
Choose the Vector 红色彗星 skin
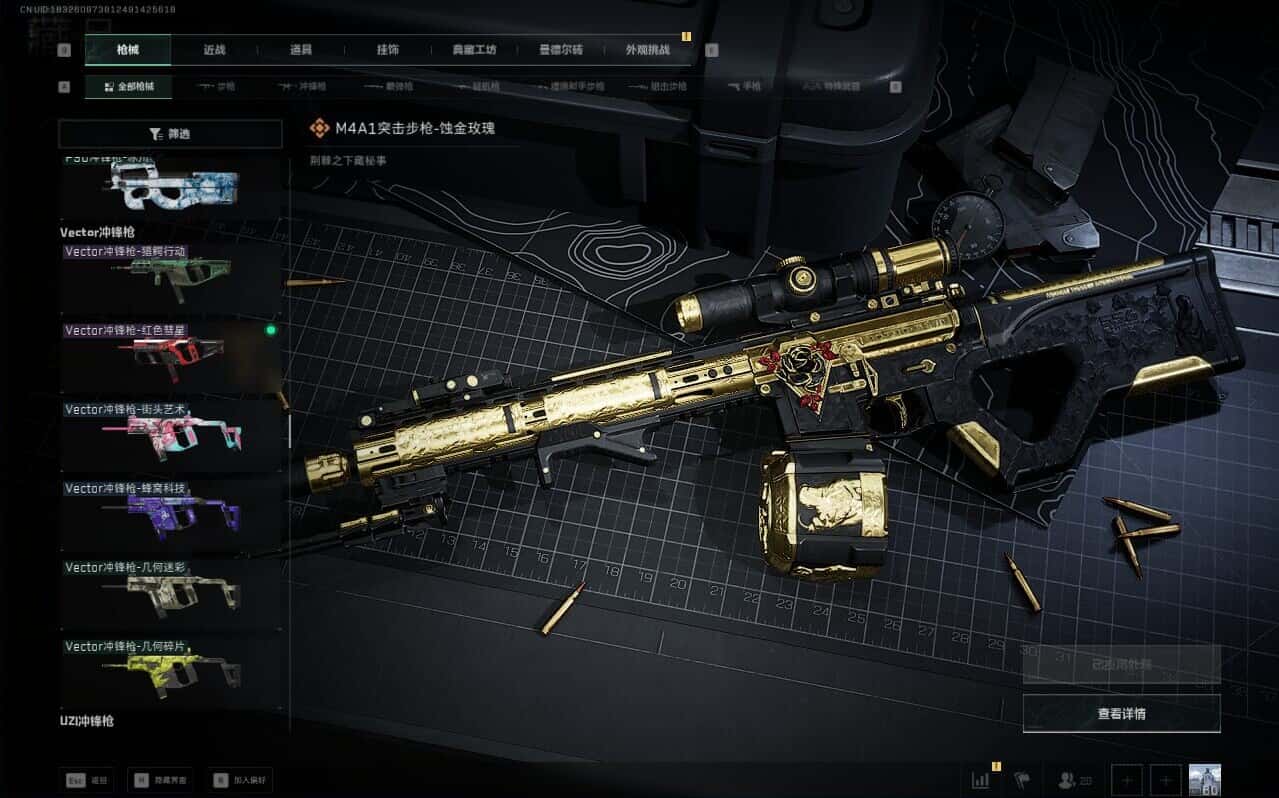[172, 355]
